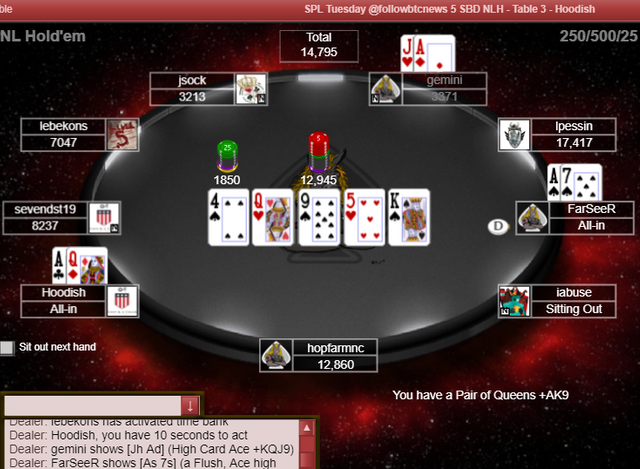Open the red chat dropdown arrow
The width and height of the screenshot is (640, 469).
click(x=190, y=405)
